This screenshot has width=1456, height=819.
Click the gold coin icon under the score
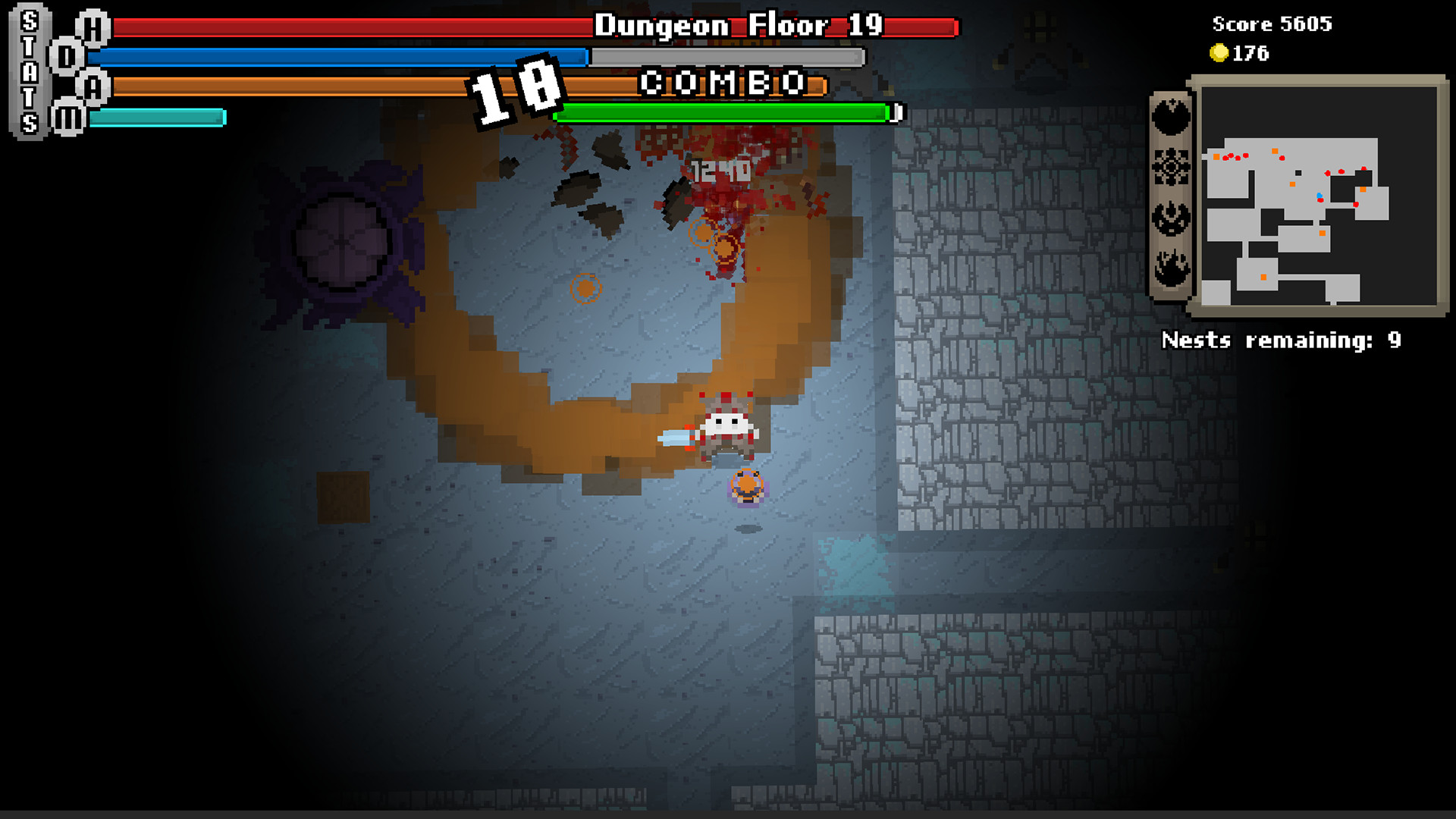click(1221, 53)
